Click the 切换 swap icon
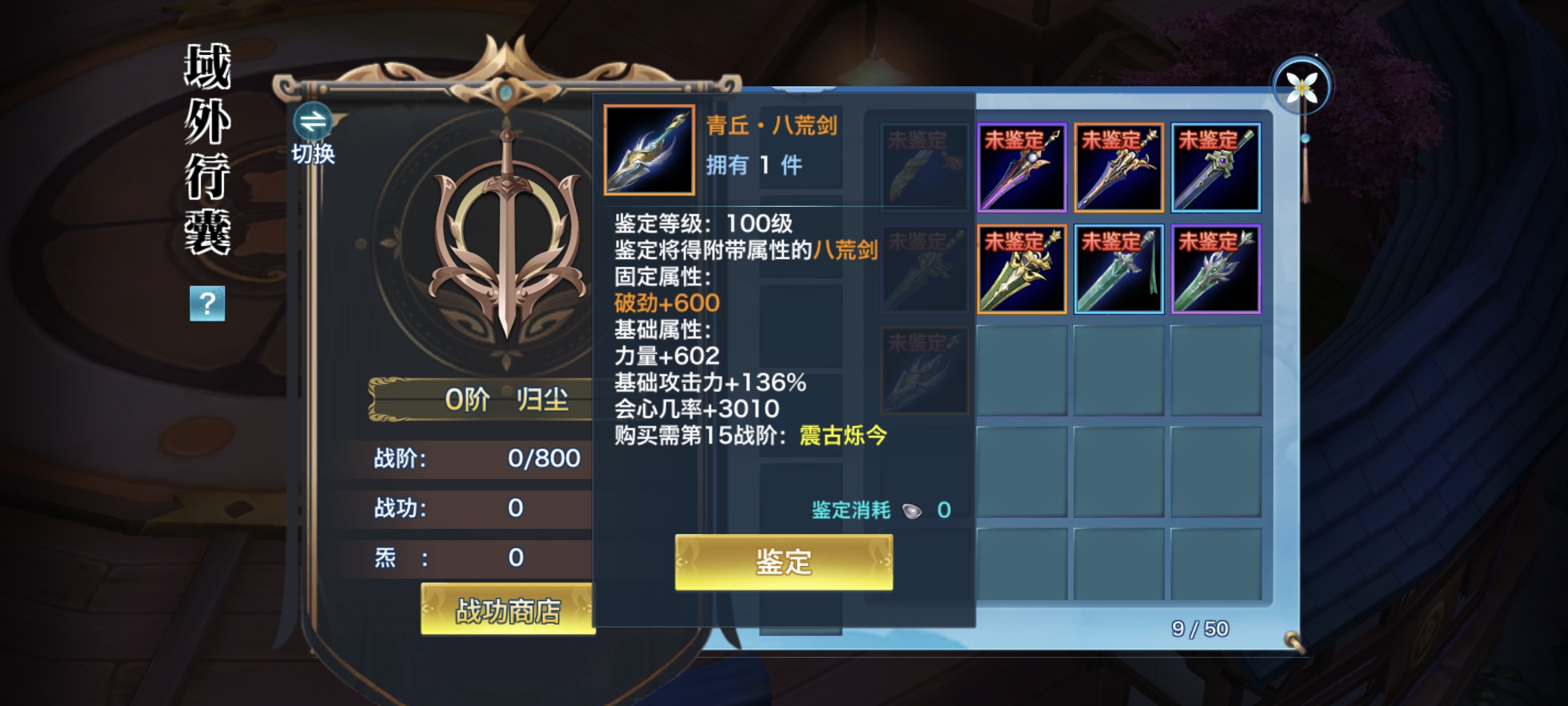 click(x=312, y=123)
